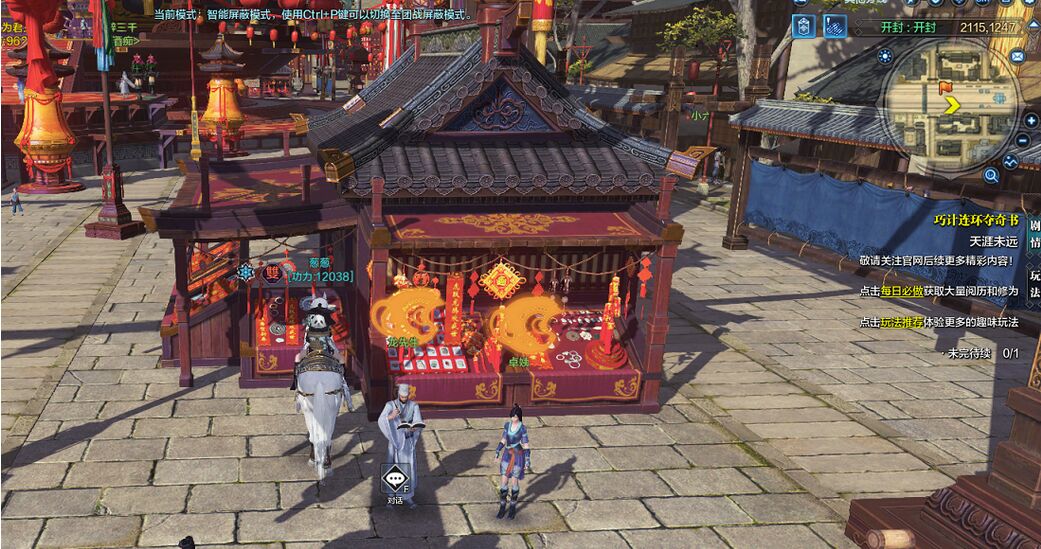1041x549 pixels.
Task: Click the exclamation route icon near location name
Action: (x=835, y=27)
